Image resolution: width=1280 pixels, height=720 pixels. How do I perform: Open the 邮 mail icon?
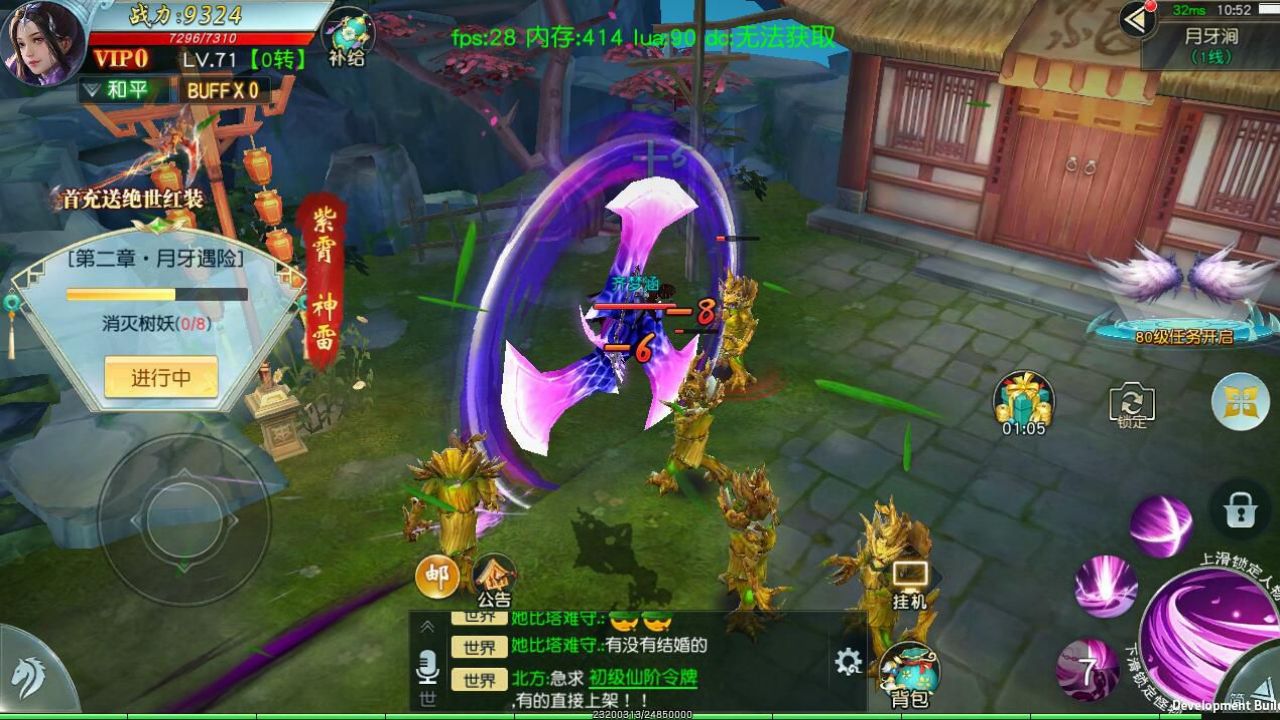[437, 576]
